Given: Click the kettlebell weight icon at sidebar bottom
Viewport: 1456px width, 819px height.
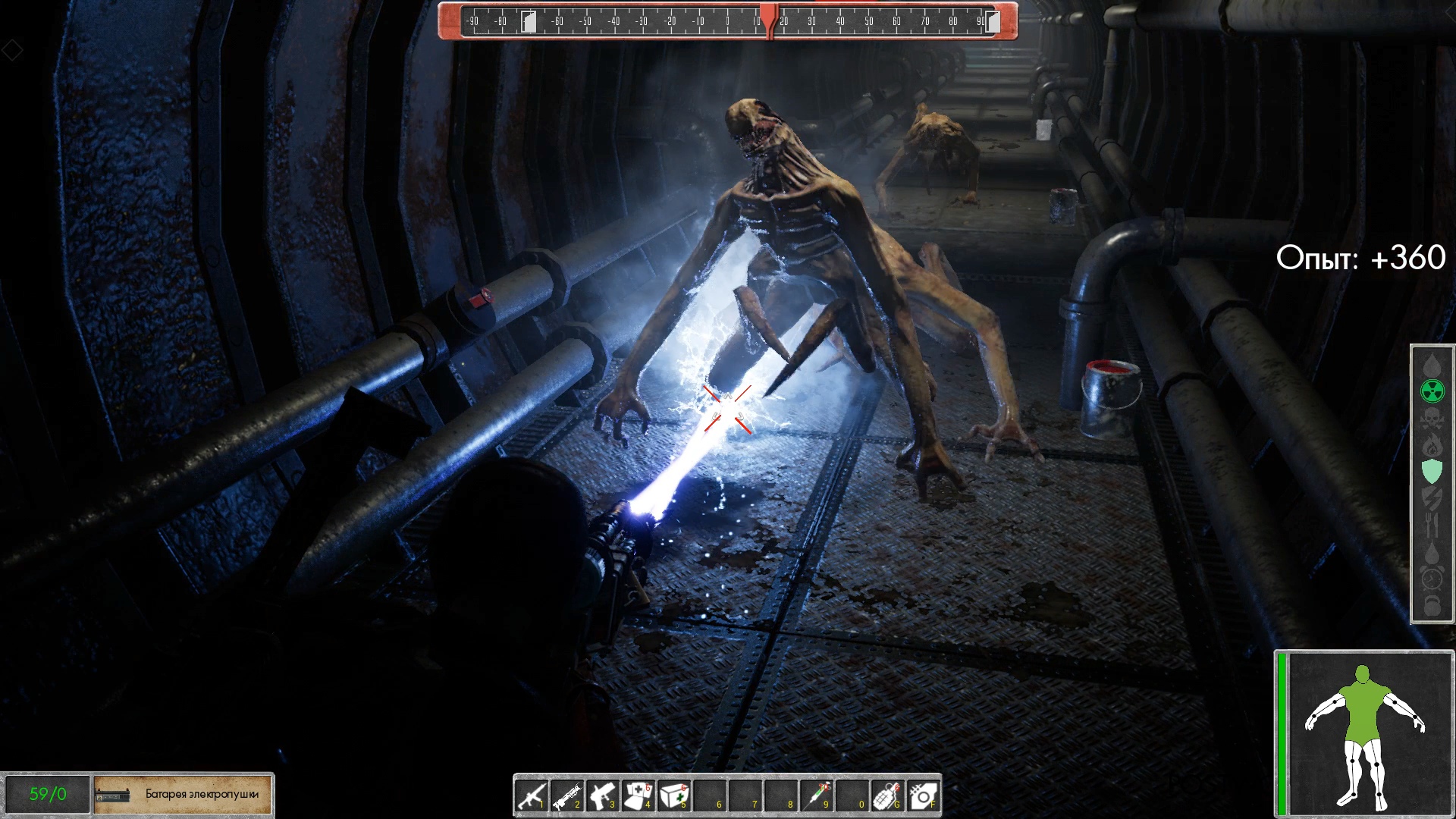Looking at the screenshot, I should click(1432, 604).
